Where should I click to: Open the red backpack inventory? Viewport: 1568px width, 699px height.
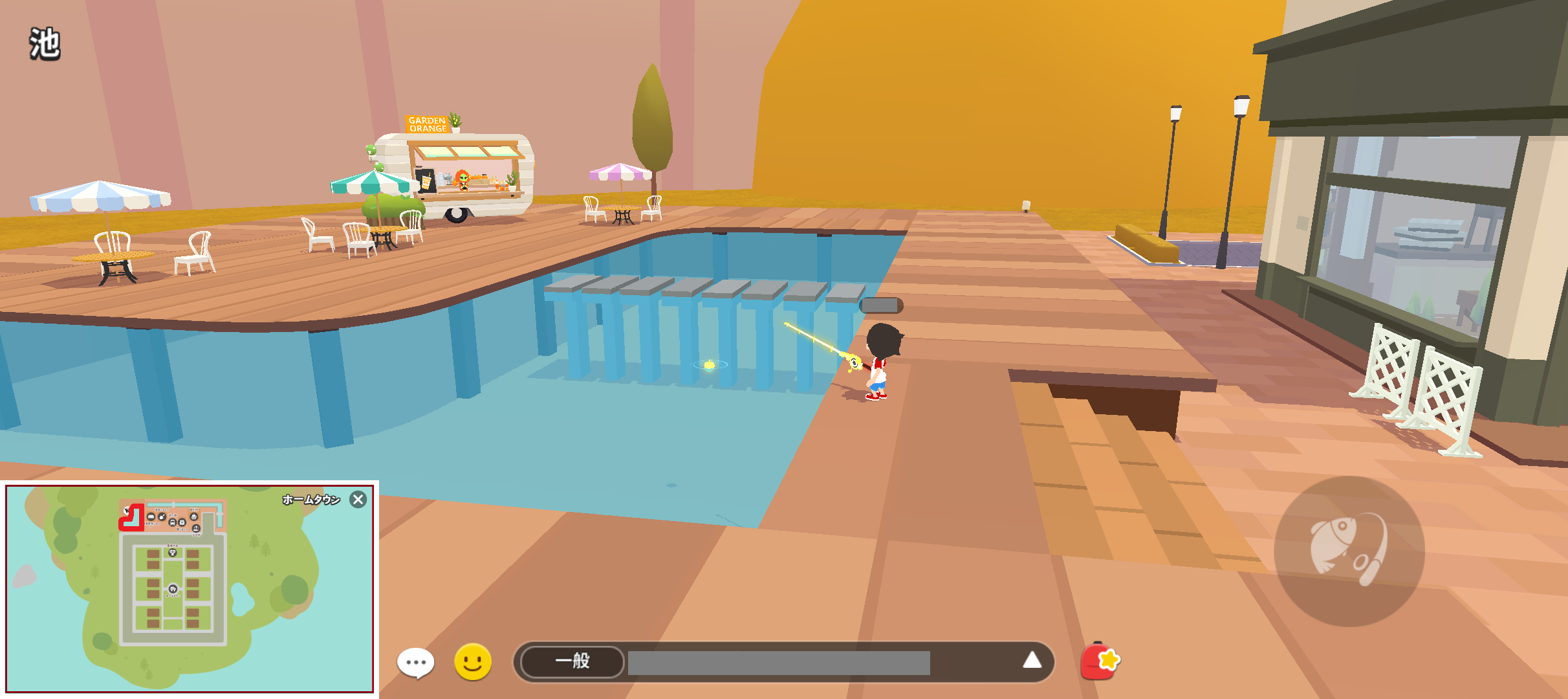1100,661
